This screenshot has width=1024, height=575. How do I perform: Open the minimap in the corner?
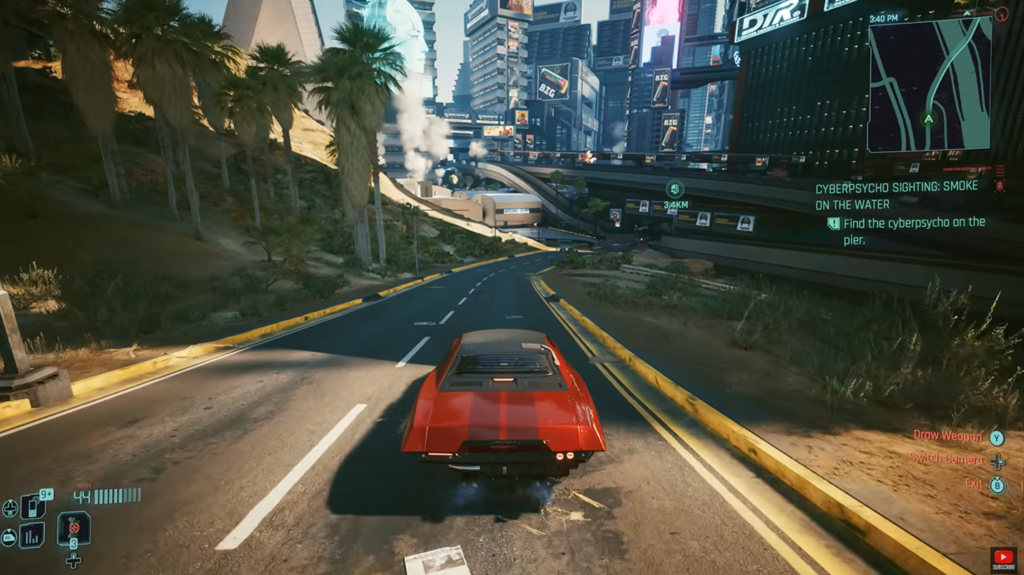[929, 85]
